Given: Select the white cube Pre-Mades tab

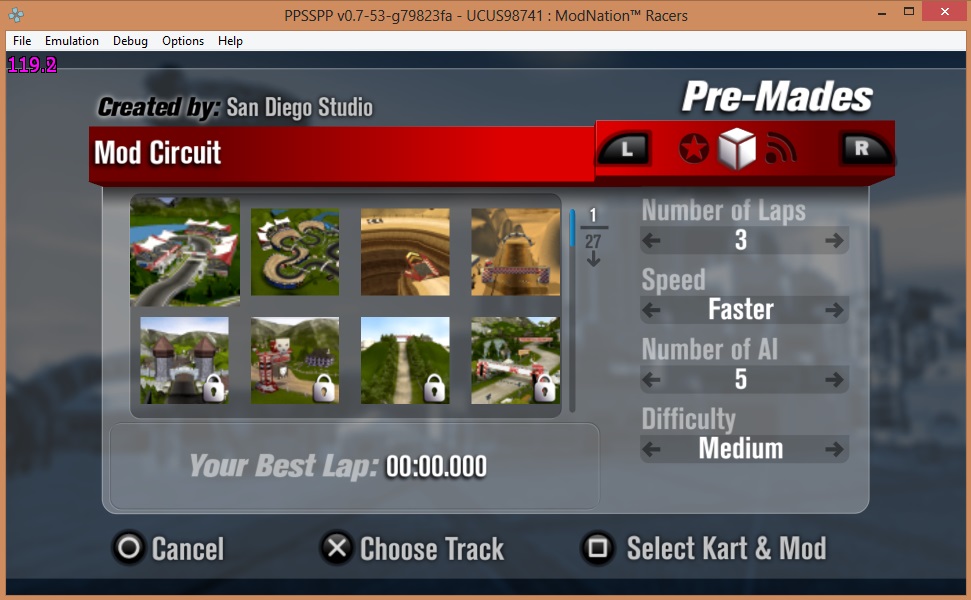Looking at the screenshot, I should point(736,150).
